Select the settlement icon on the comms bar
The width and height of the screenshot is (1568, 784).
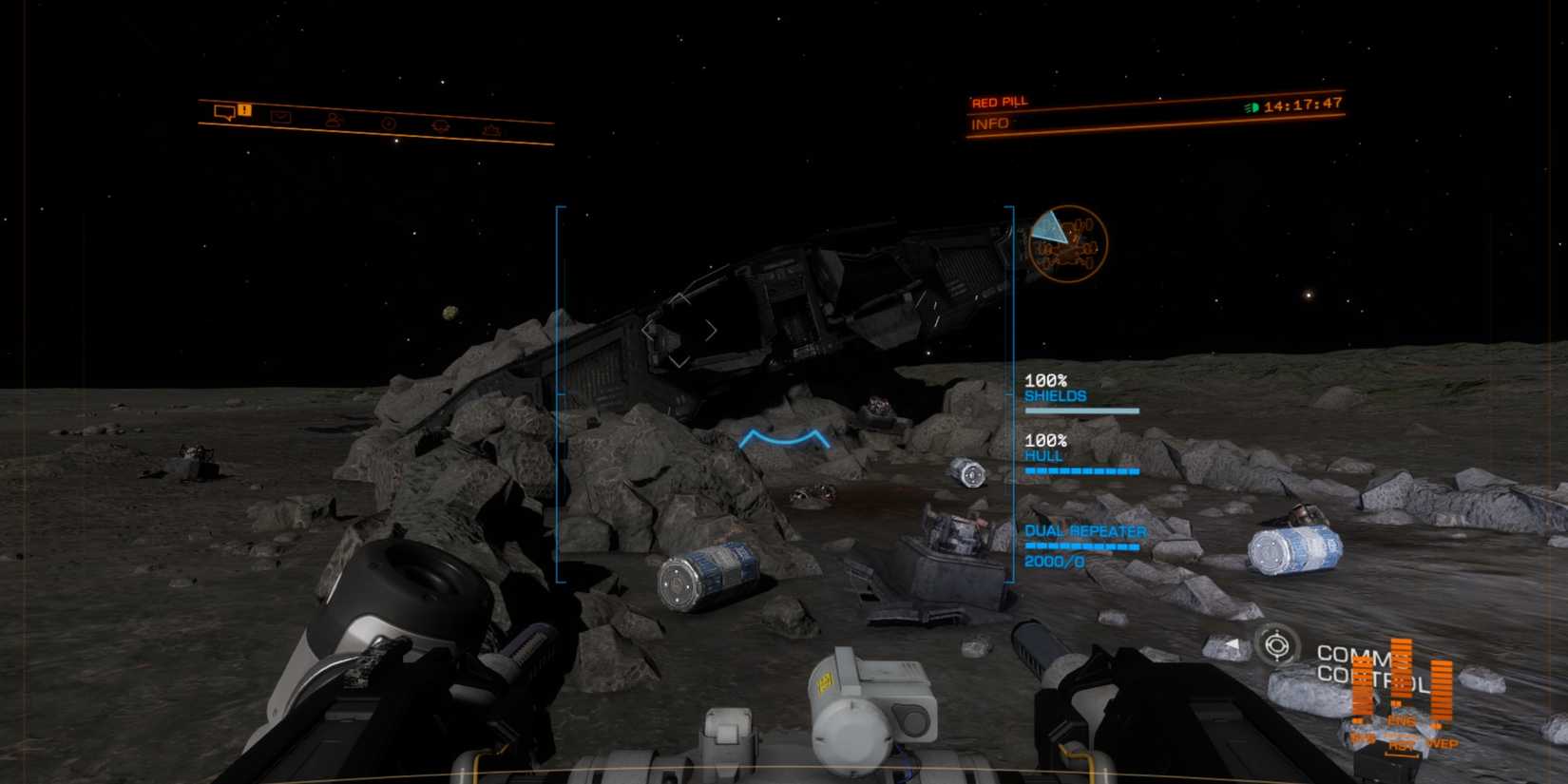(x=493, y=129)
